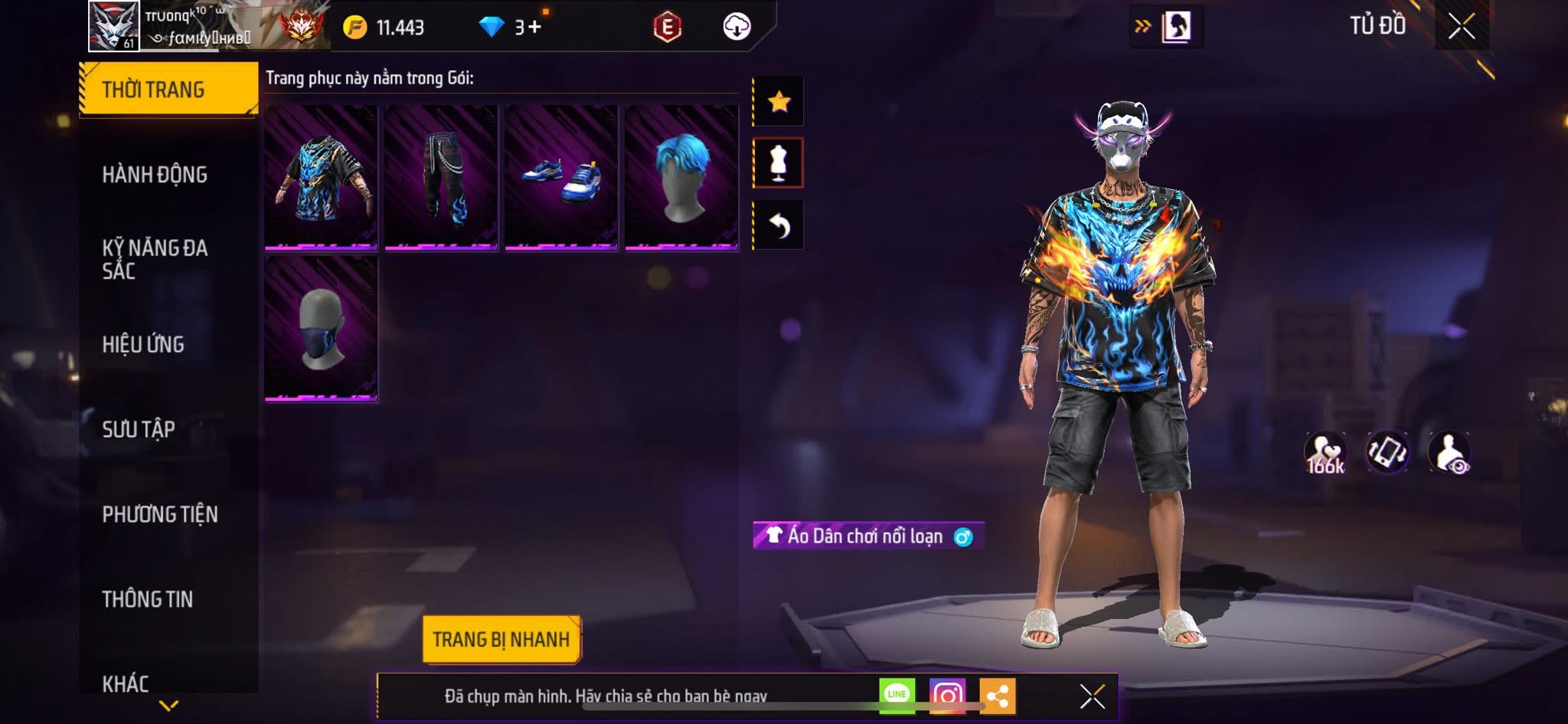
Task: Share the screenshot via LINE
Action: (897, 696)
